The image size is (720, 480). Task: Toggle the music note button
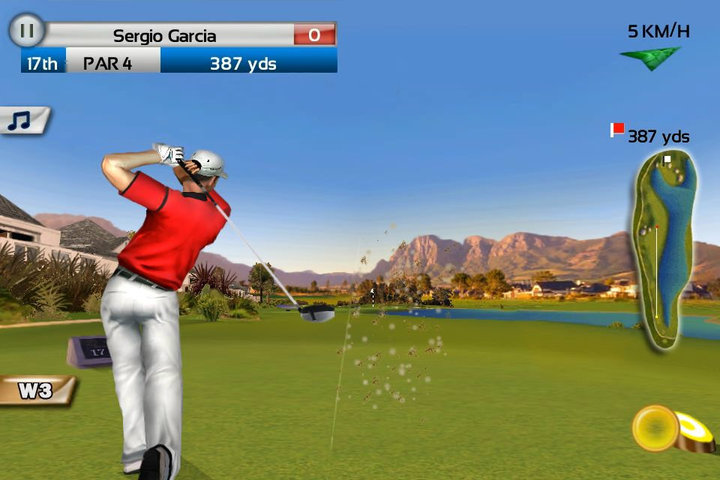tap(22, 120)
